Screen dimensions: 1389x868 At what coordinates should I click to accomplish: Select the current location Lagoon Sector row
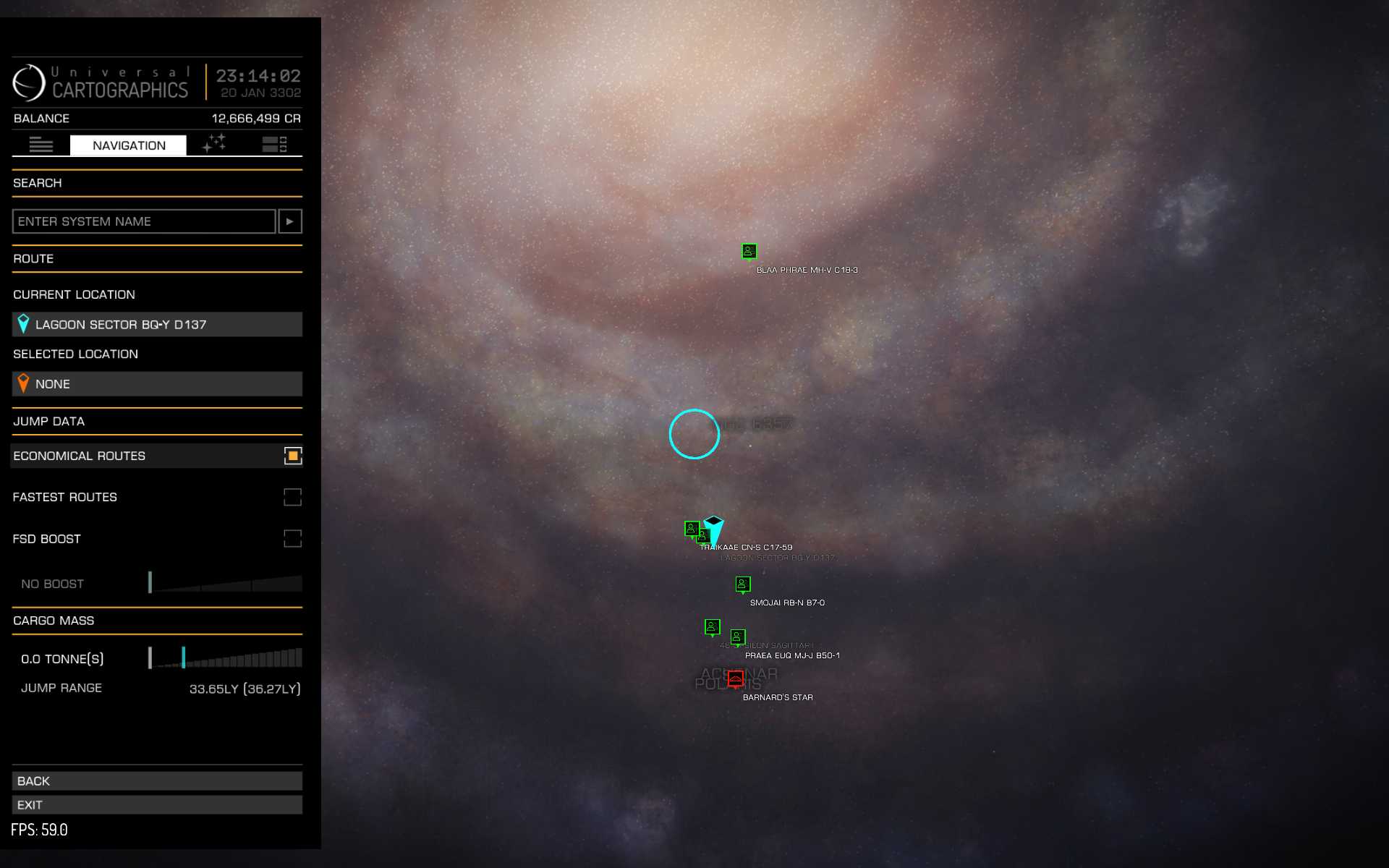[157, 325]
